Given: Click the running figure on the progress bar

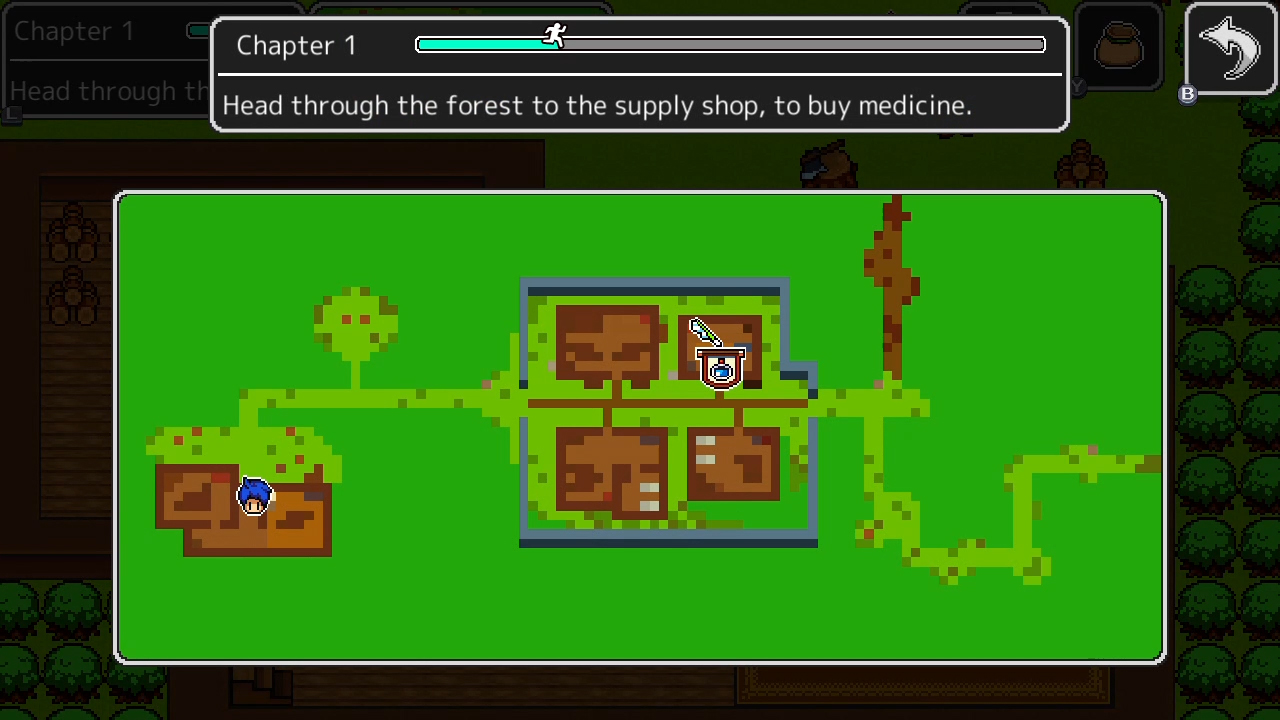Looking at the screenshot, I should point(556,35).
